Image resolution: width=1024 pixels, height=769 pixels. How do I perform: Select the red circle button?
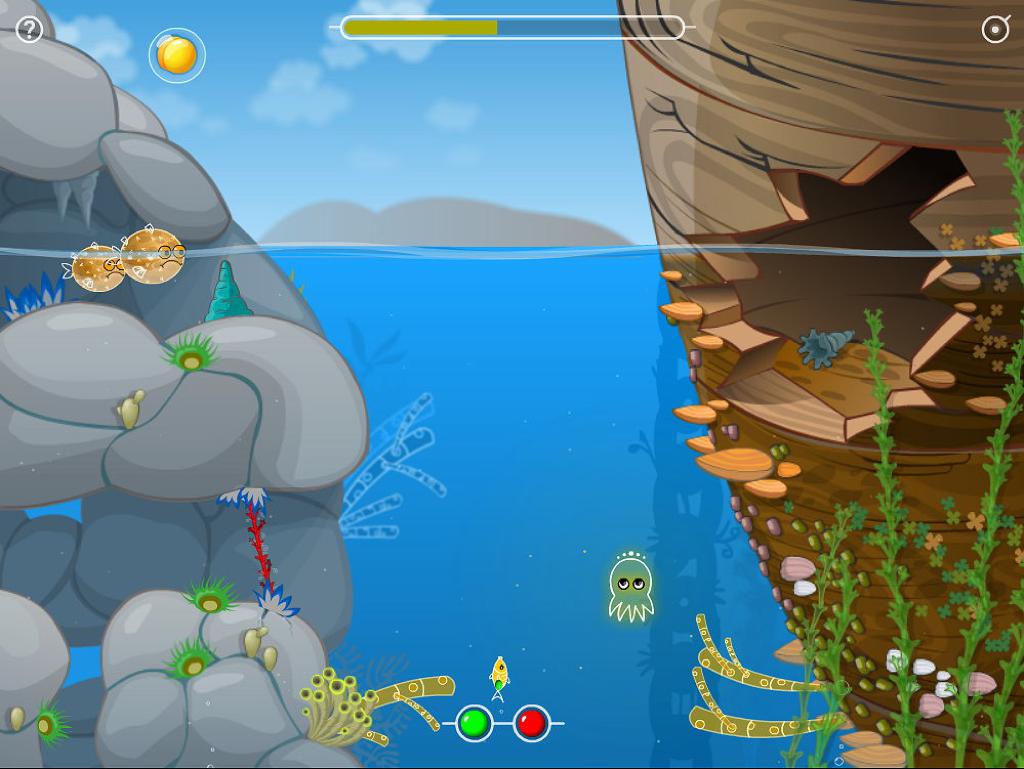(532, 723)
